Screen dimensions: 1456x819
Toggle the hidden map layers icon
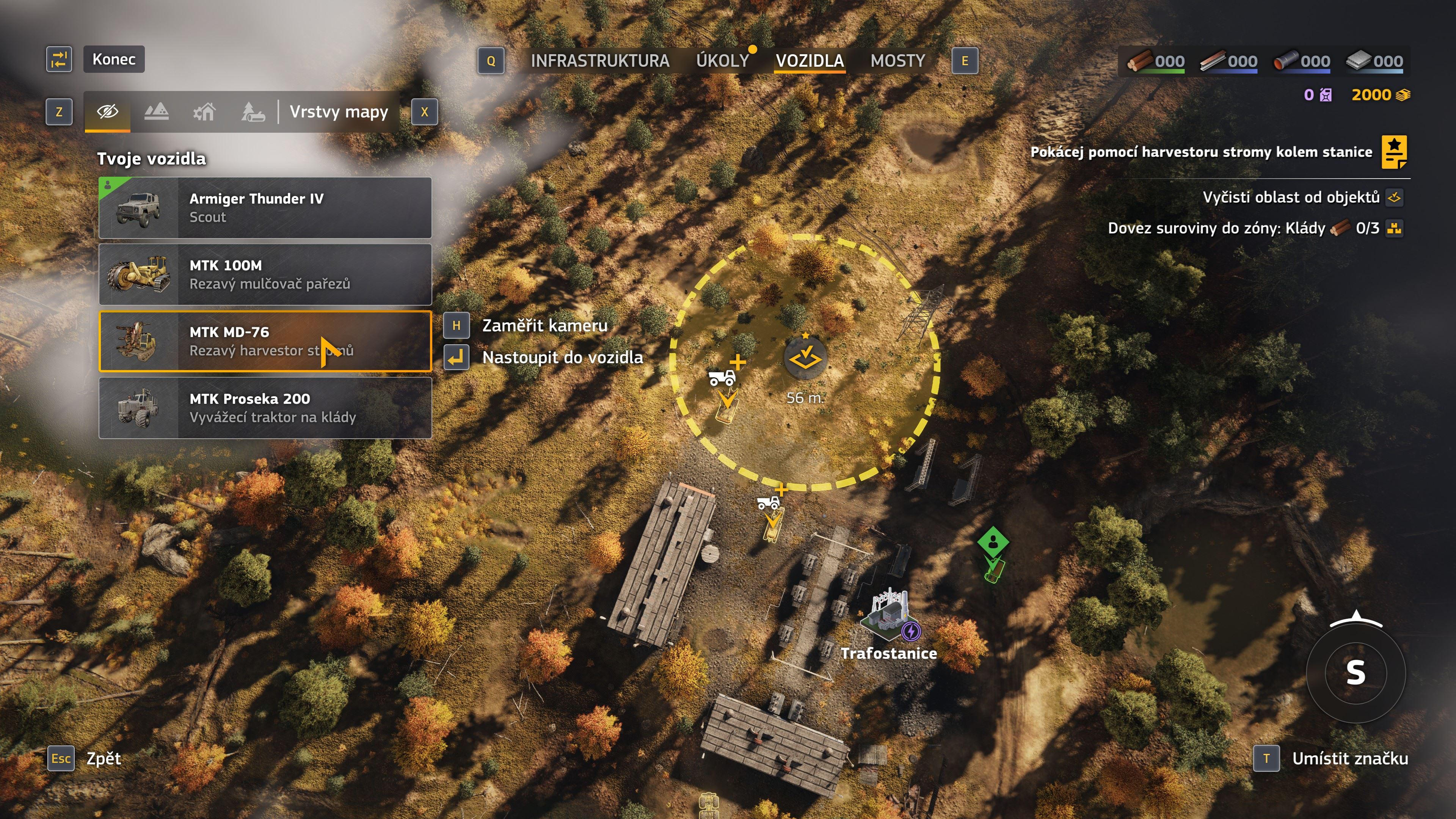pyautogui.click(x=107, y=111)
